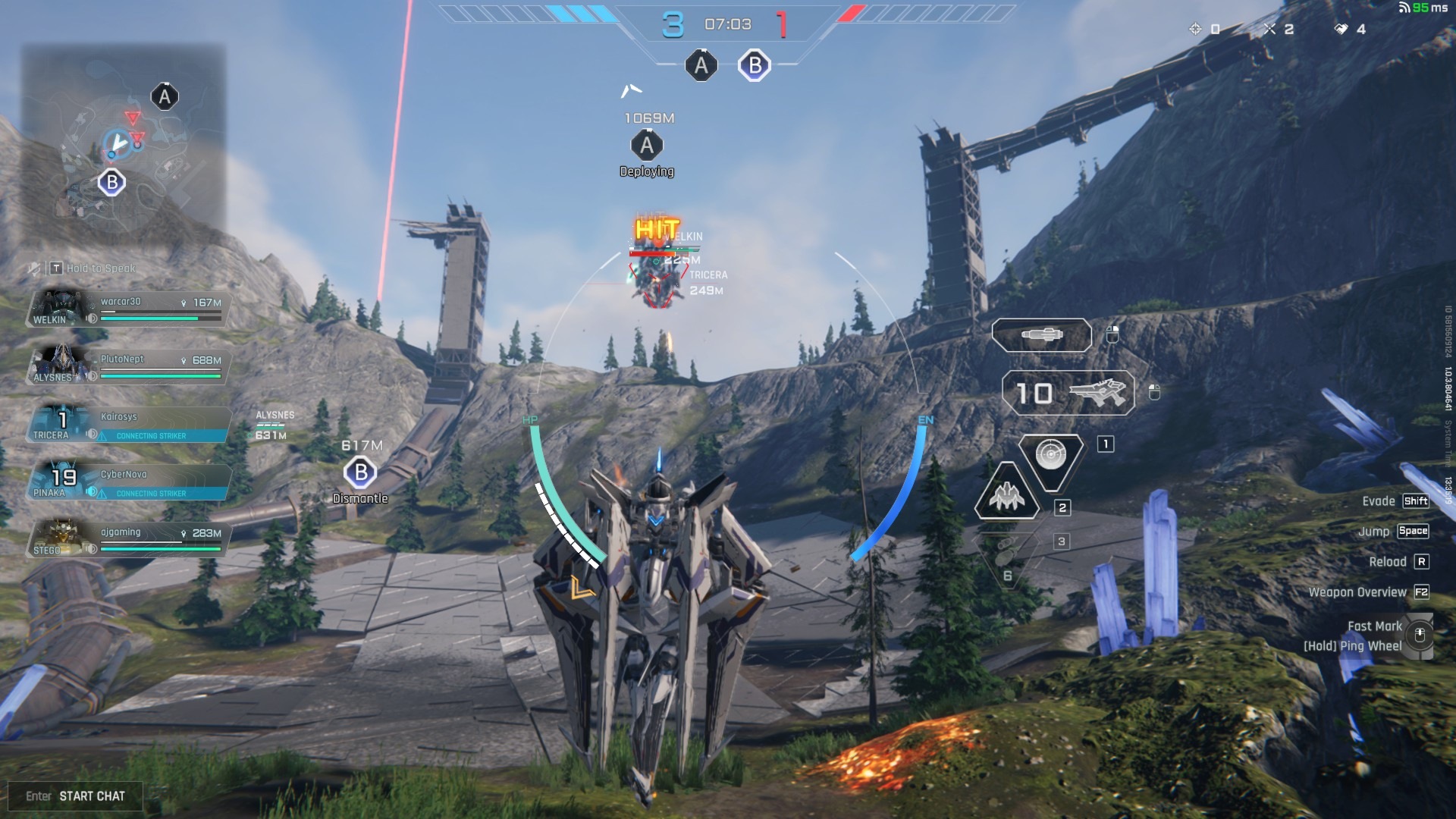Click the START CHAT box

pyautogui.click(x=75, y=796)
